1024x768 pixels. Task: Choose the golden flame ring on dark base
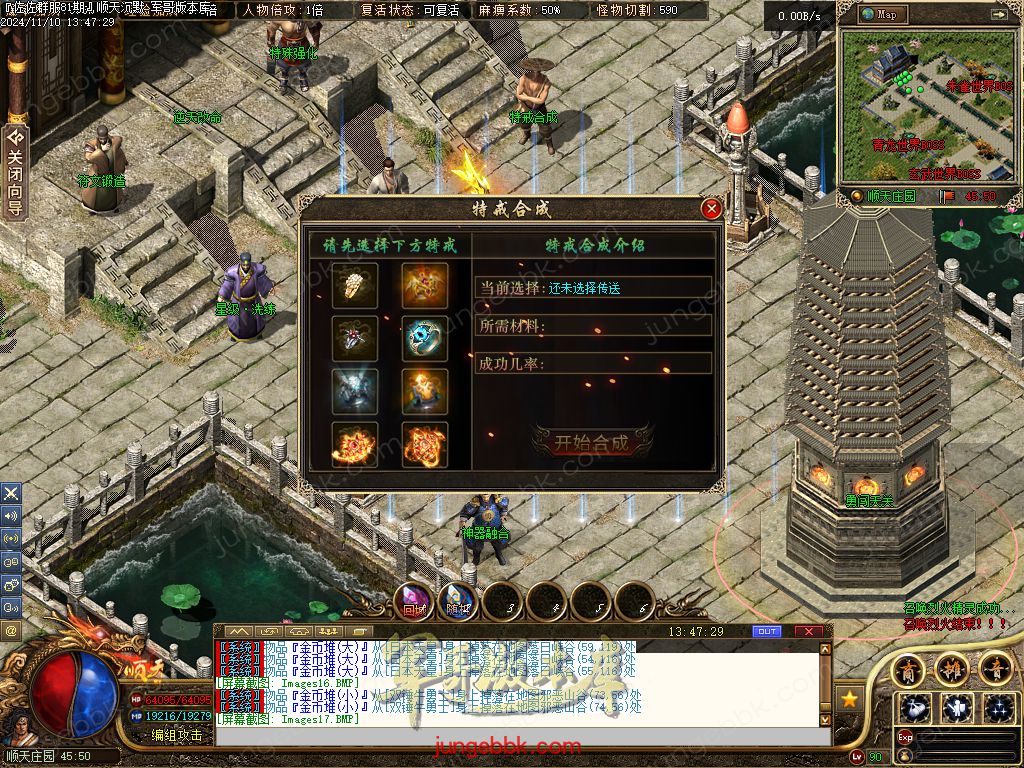pos(425,391)
